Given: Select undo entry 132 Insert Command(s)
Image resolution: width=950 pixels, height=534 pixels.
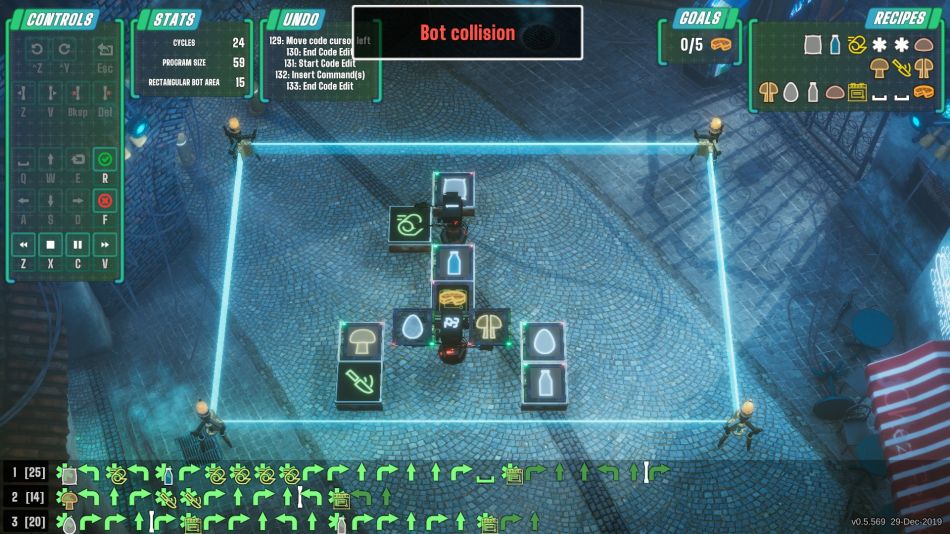Looking at the screenshot, I should 318,75.
